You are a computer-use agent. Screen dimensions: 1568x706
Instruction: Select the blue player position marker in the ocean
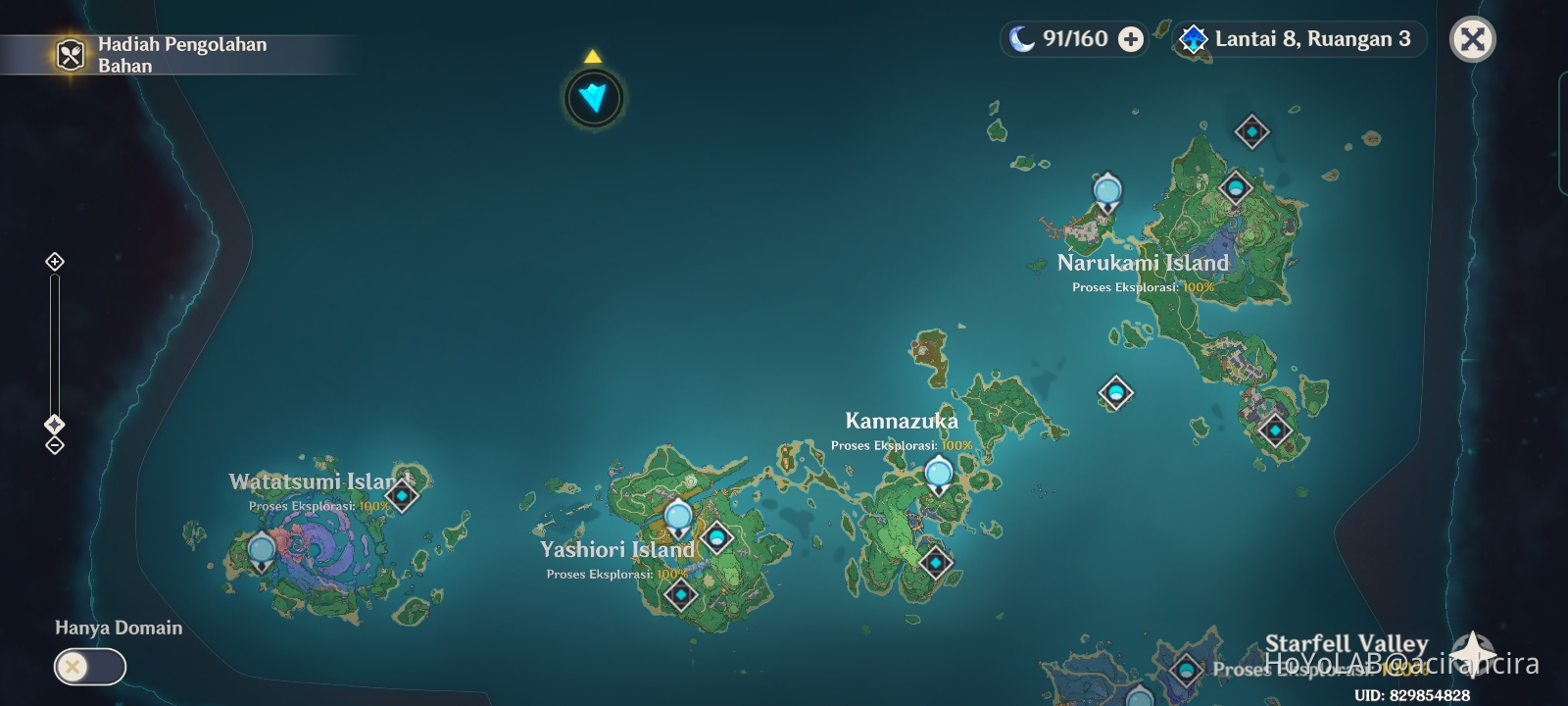pos(594,96)
